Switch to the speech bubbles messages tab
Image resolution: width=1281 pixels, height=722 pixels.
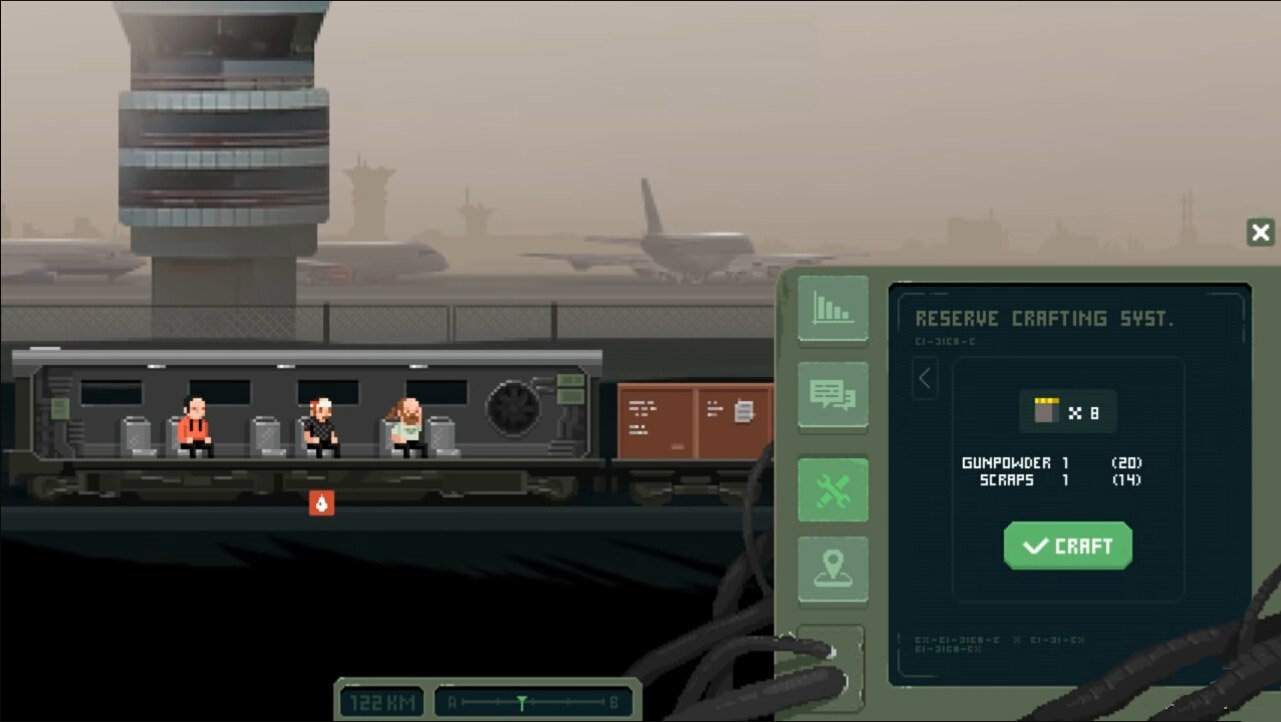pos(833,395)
